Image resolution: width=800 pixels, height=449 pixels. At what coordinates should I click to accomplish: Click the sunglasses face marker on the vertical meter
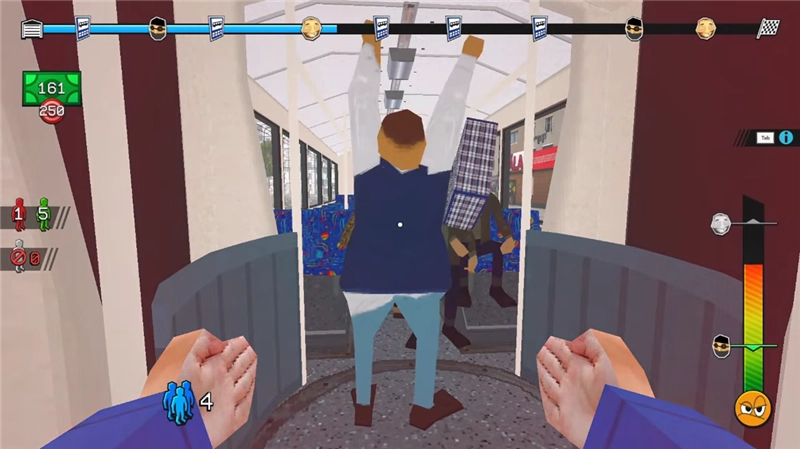click(721, 346)
